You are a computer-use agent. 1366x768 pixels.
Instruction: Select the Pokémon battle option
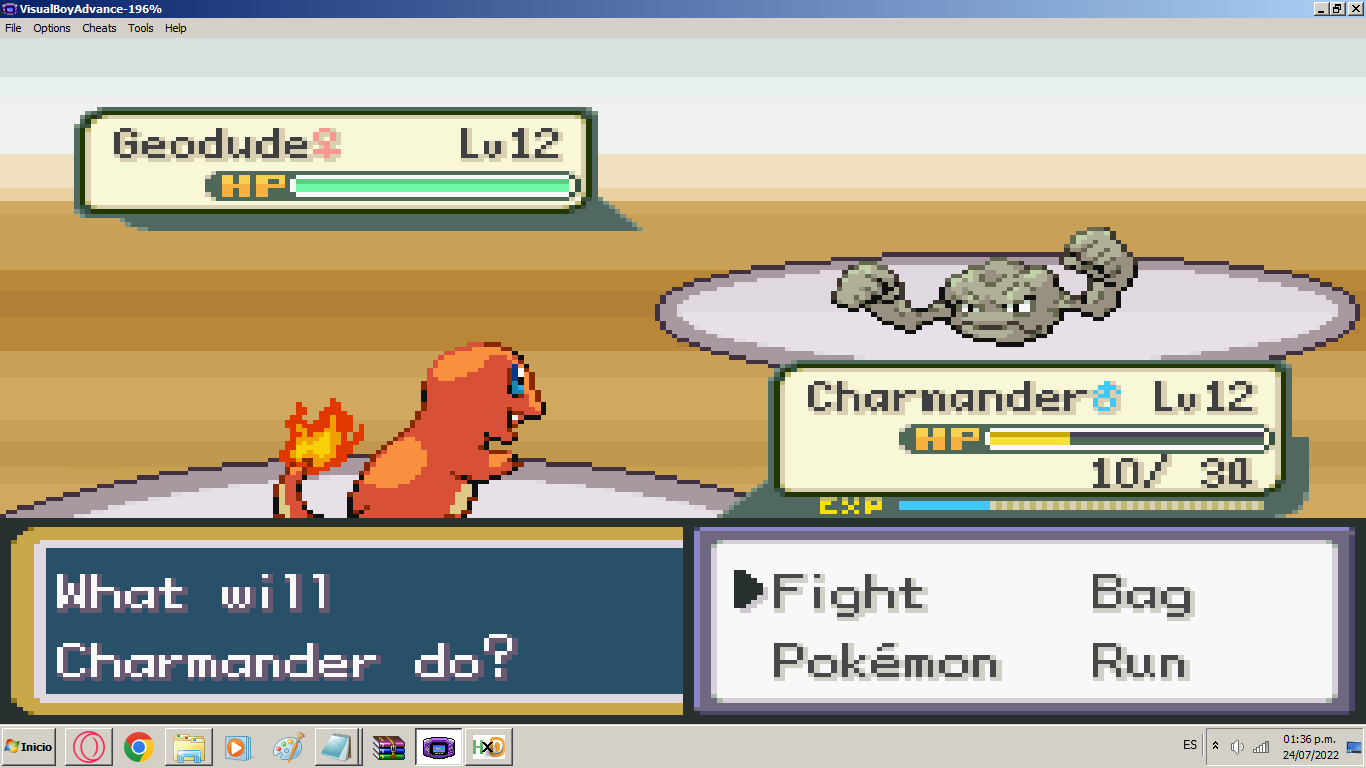click(x=885, y=662)
